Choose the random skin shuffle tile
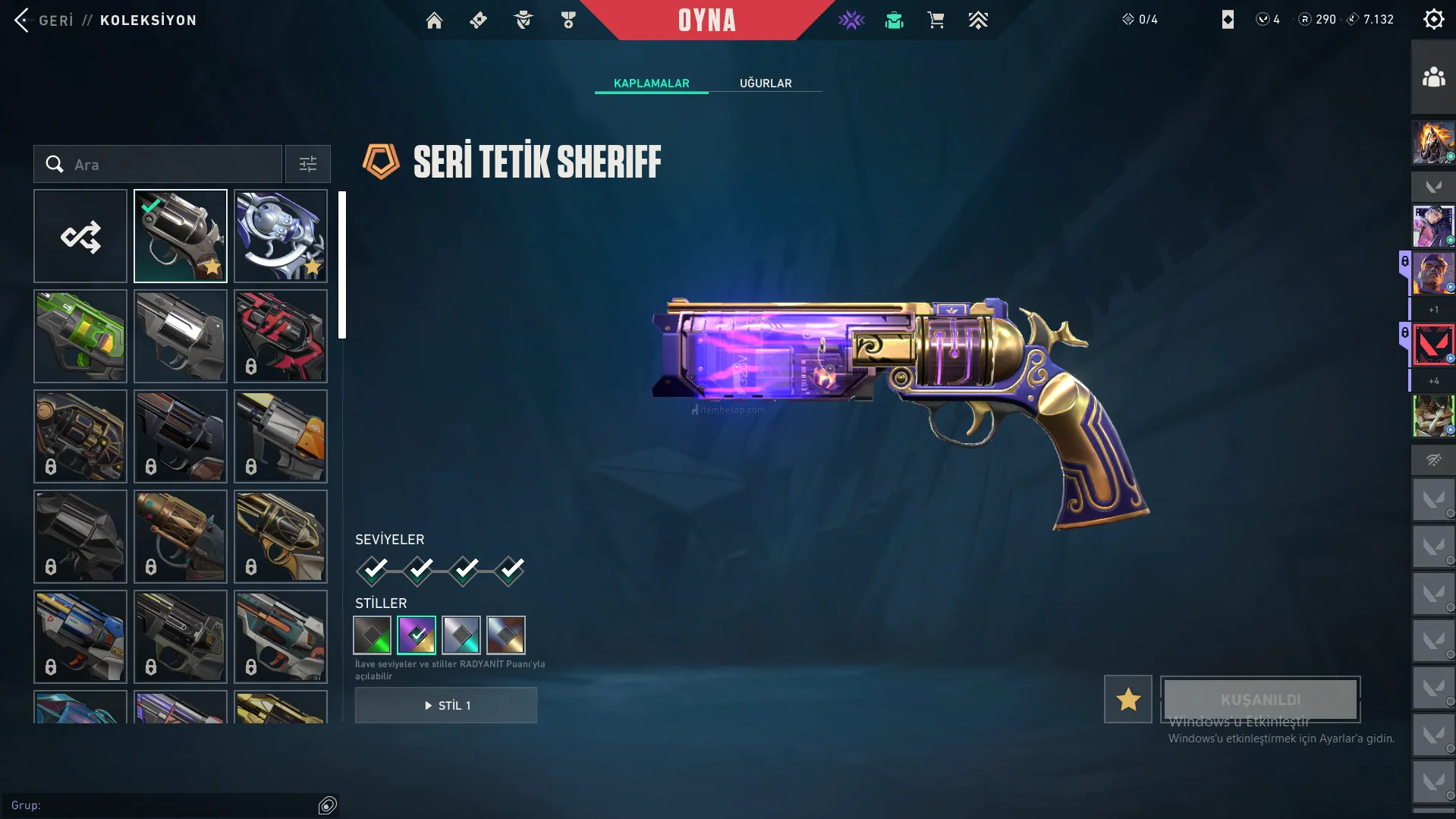1456x819 pixels. point(80,236)
